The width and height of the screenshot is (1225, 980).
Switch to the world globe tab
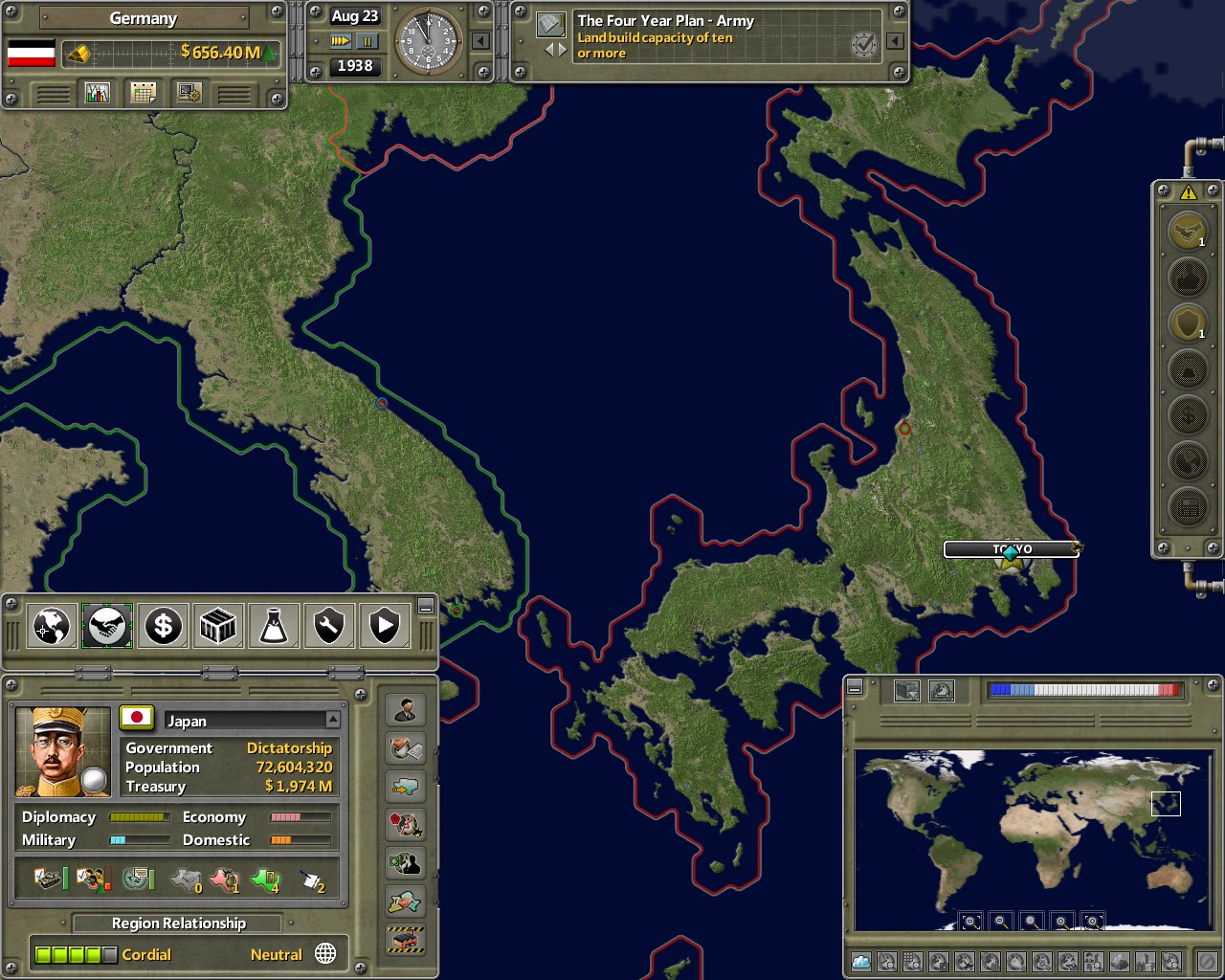(51, 626)
